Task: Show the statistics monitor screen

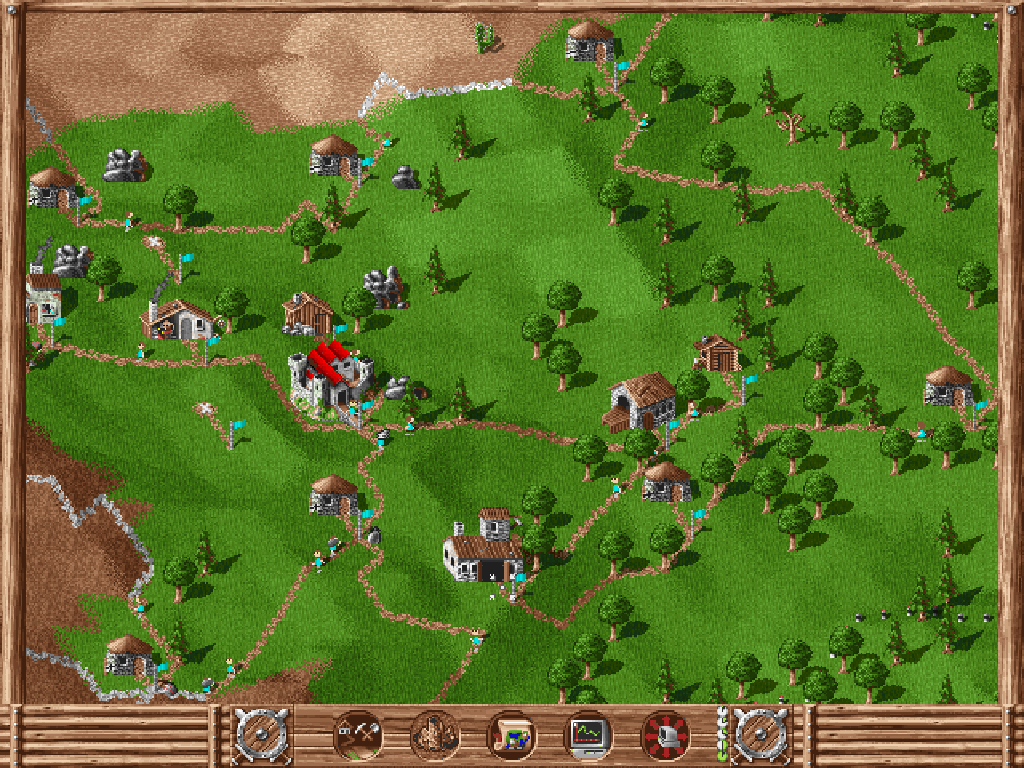Action: (x=588, y=736)
